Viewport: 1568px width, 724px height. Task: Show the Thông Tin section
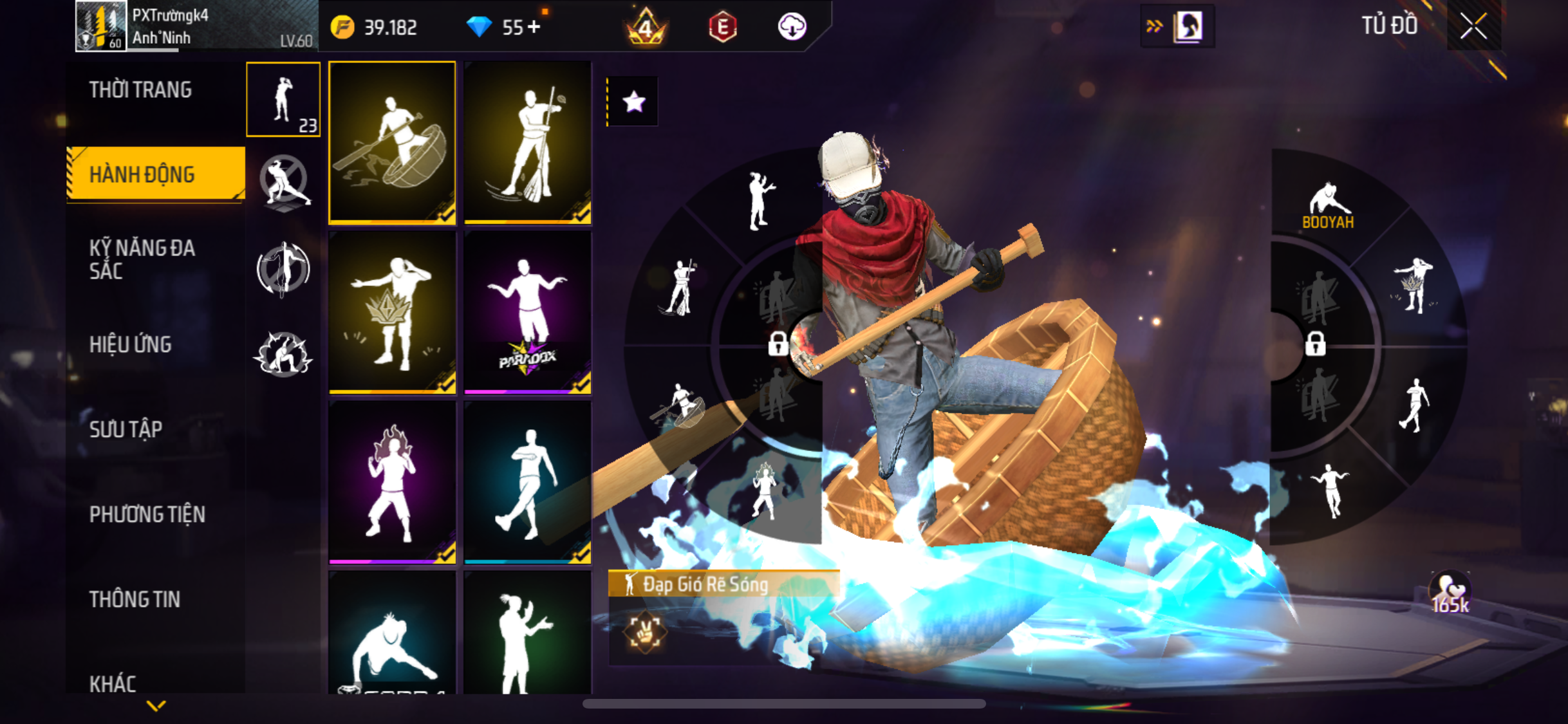135,599
